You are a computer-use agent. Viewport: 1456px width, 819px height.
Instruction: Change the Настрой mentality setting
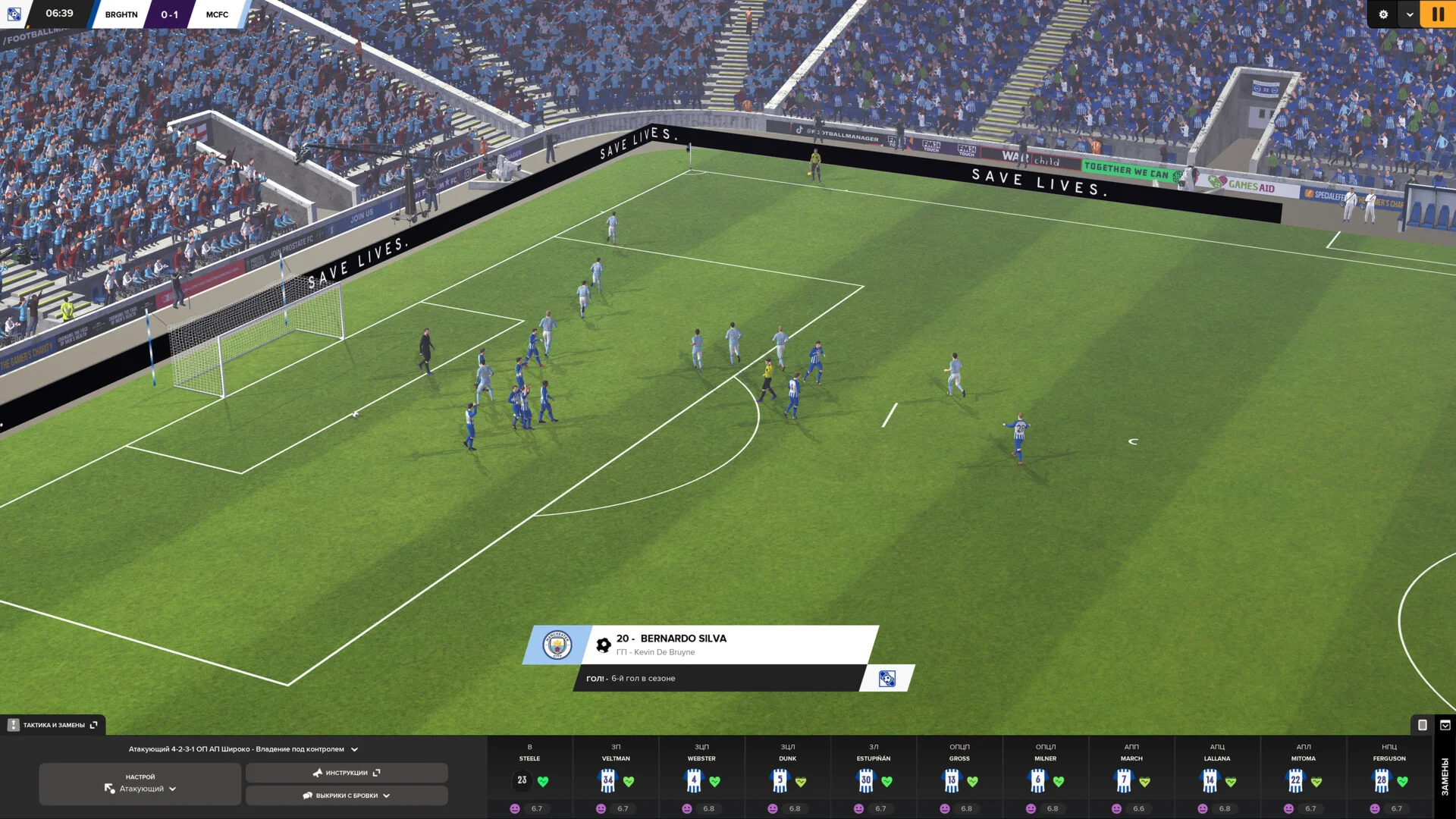(140, 783)
